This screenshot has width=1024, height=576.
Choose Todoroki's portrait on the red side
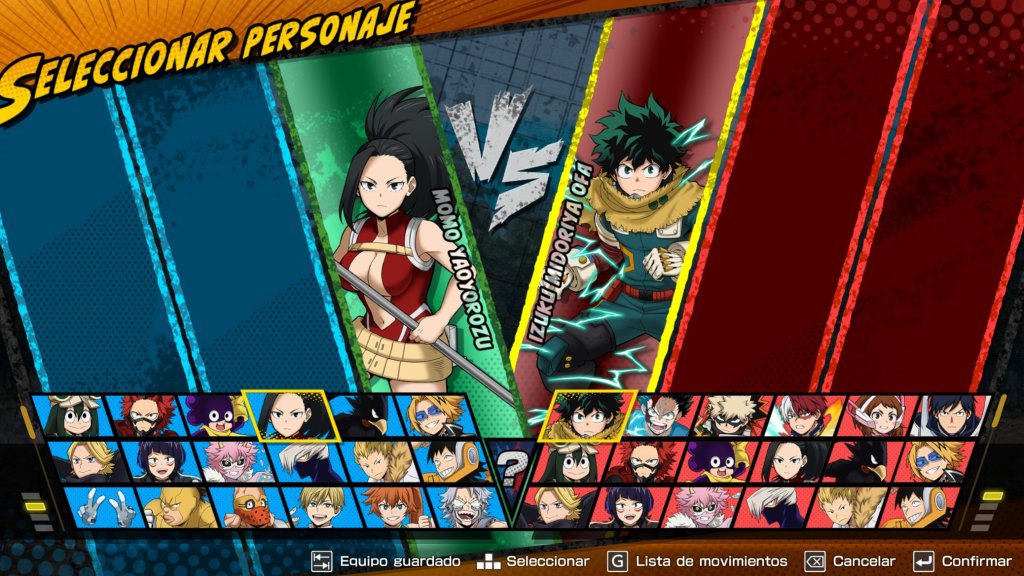(806, 417)
